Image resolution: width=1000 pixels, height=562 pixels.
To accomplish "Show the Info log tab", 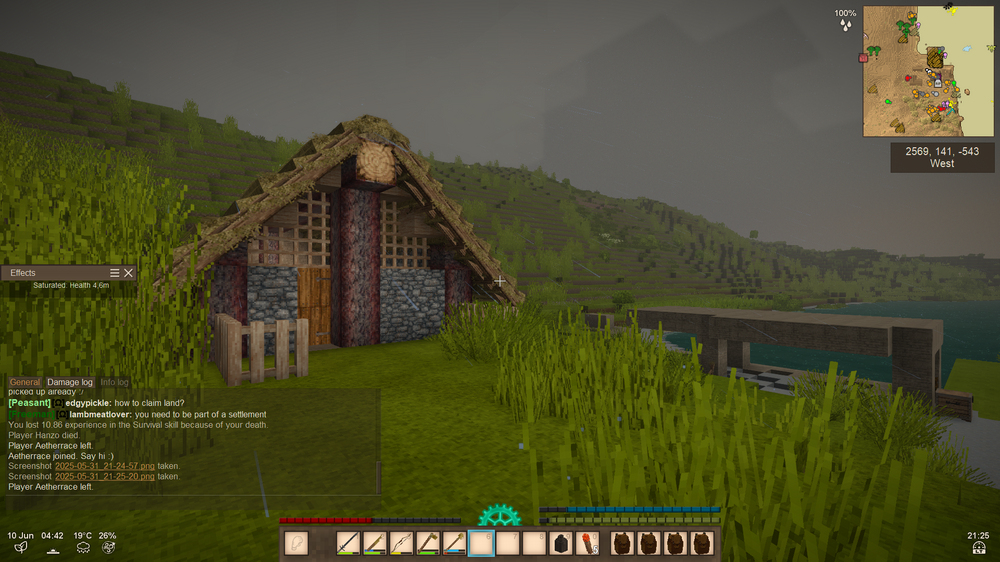I will (114, 382).
